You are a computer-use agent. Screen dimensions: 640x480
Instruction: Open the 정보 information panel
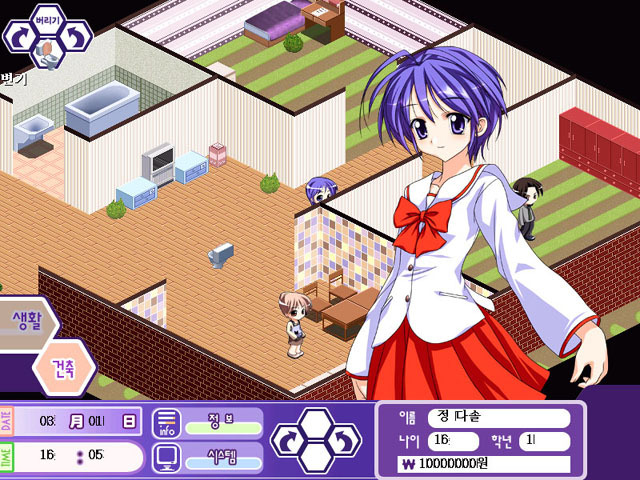[x=222, y=422]
